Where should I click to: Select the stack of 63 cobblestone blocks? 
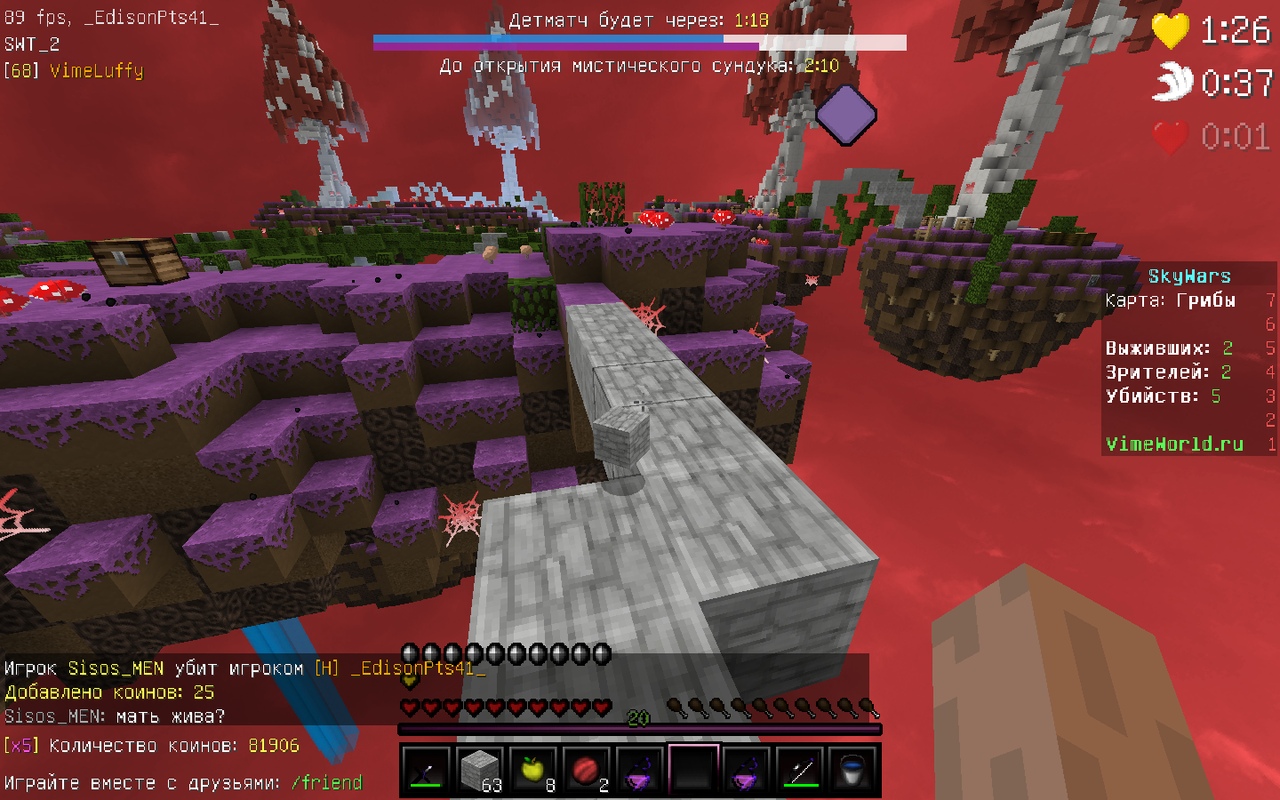point(480,770)
